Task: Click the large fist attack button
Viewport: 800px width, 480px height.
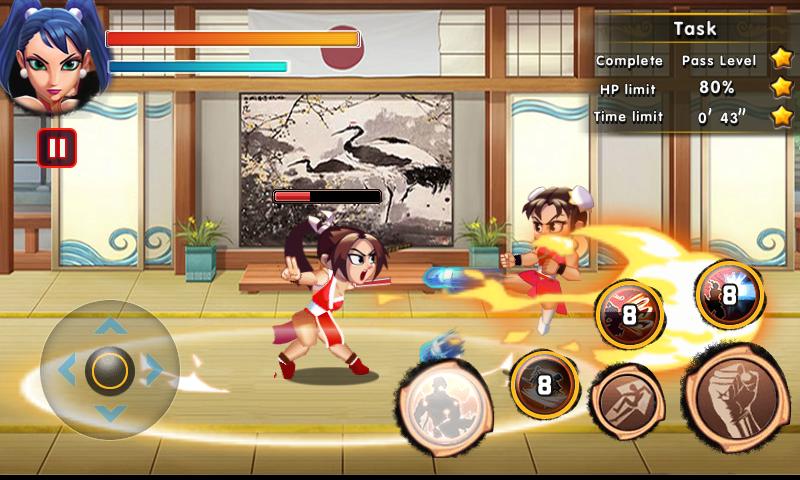Action: point(736,395)
